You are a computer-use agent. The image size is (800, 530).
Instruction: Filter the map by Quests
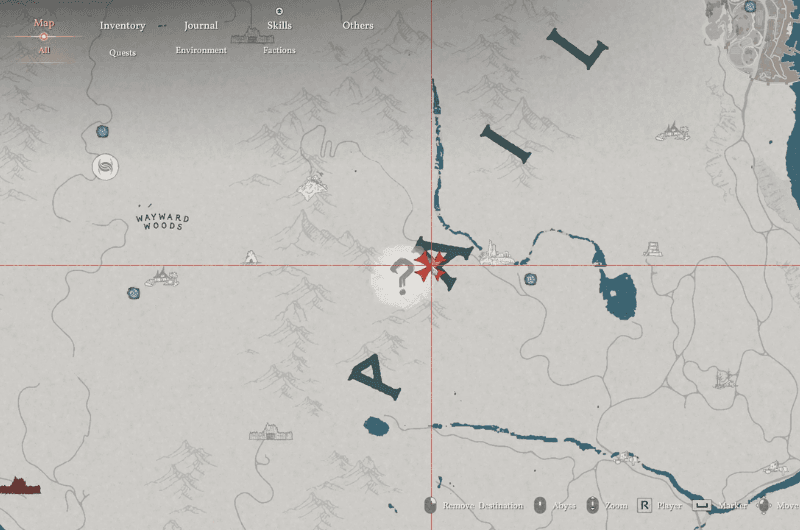[x=122, y=52]
